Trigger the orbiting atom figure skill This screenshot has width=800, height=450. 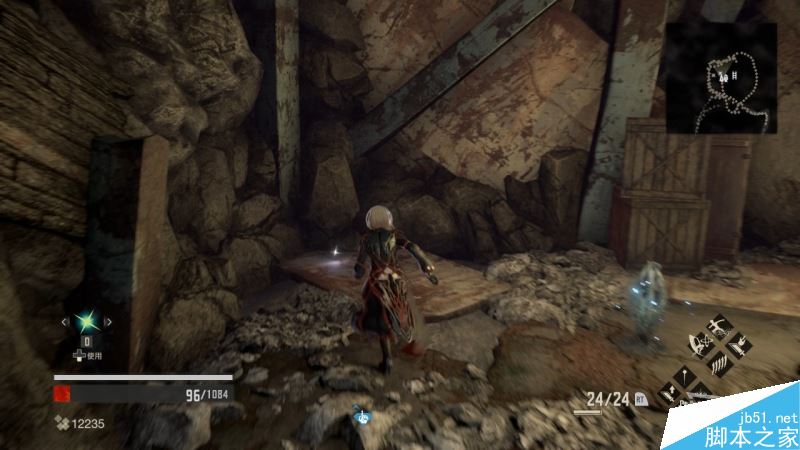[701, 345]
